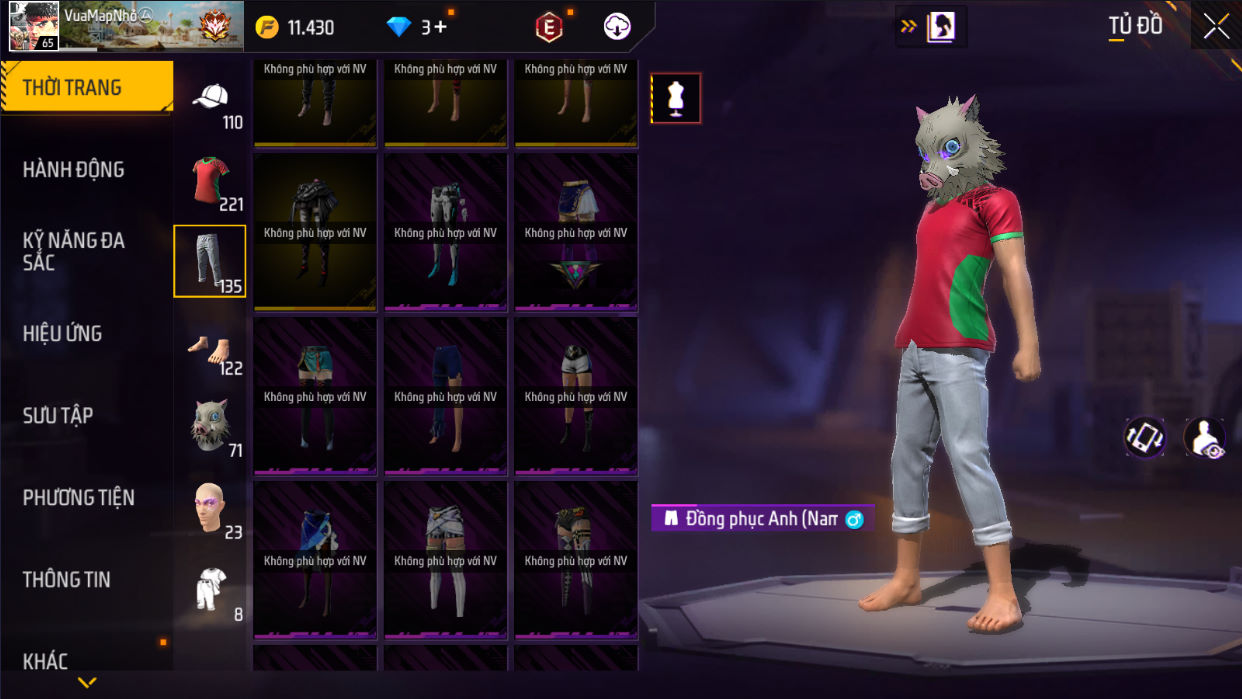Add diamonds with the plus button
This screenshot has width=1242, height=699.
440,27
